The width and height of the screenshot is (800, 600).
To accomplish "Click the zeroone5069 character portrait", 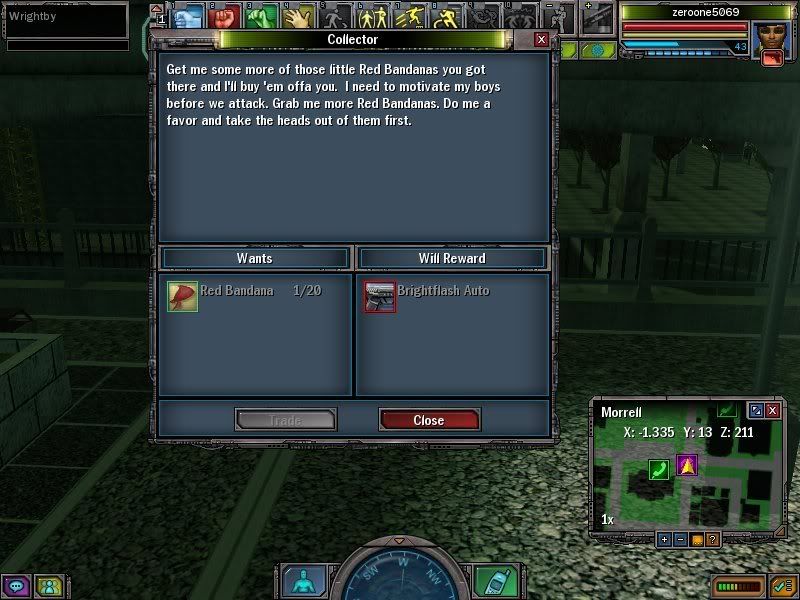I will coord(771,37).
